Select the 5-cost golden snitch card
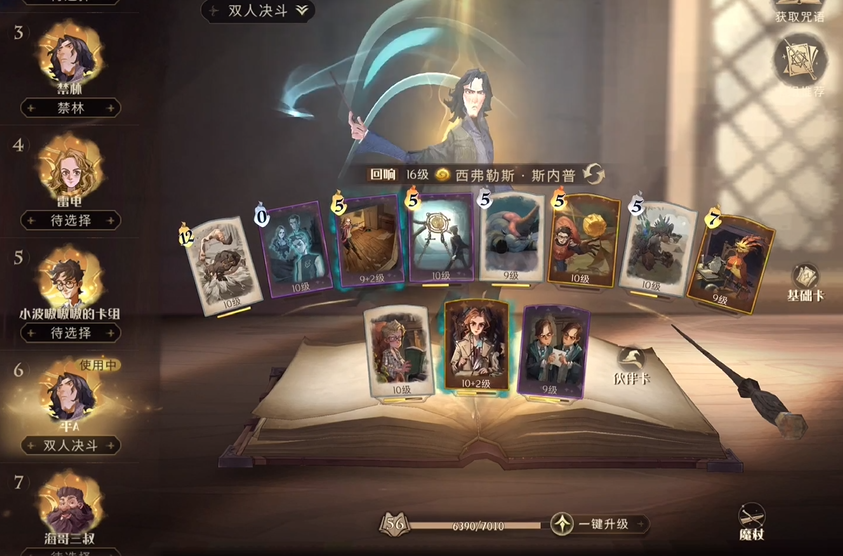843x556 pixels. (x=583, y=241)
